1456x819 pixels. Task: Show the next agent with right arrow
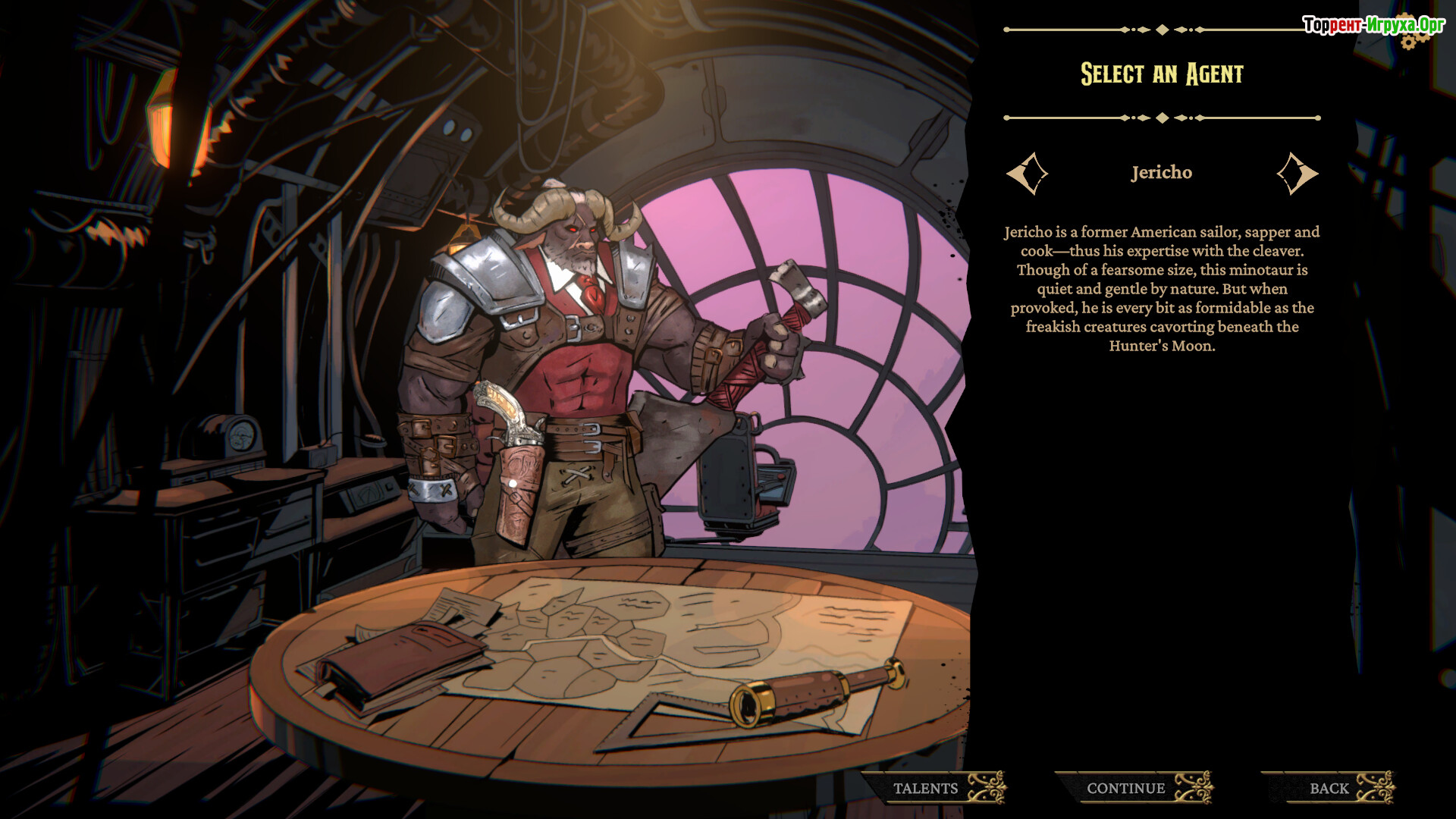[1297, 174]
